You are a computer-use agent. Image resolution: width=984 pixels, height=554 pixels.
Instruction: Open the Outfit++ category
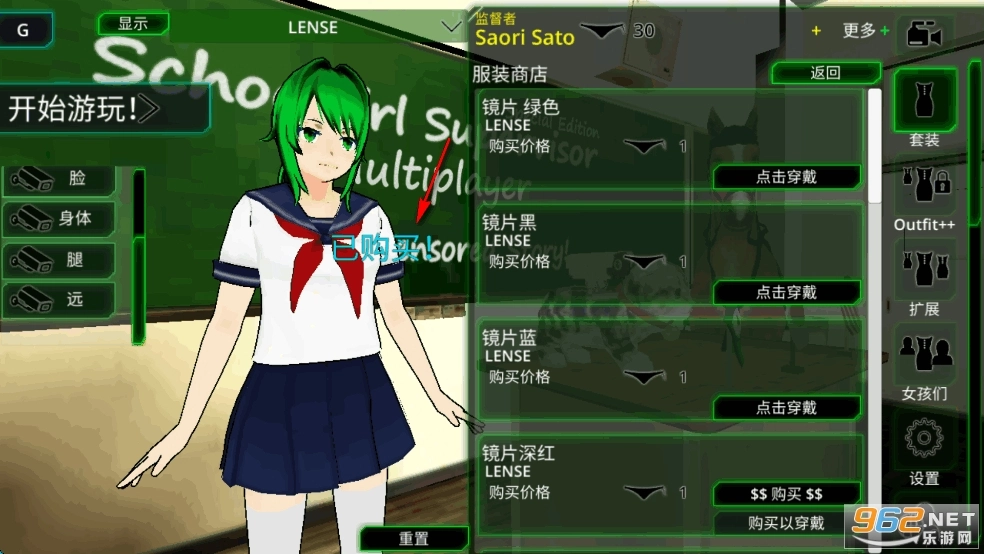click(x=924, y=197)
